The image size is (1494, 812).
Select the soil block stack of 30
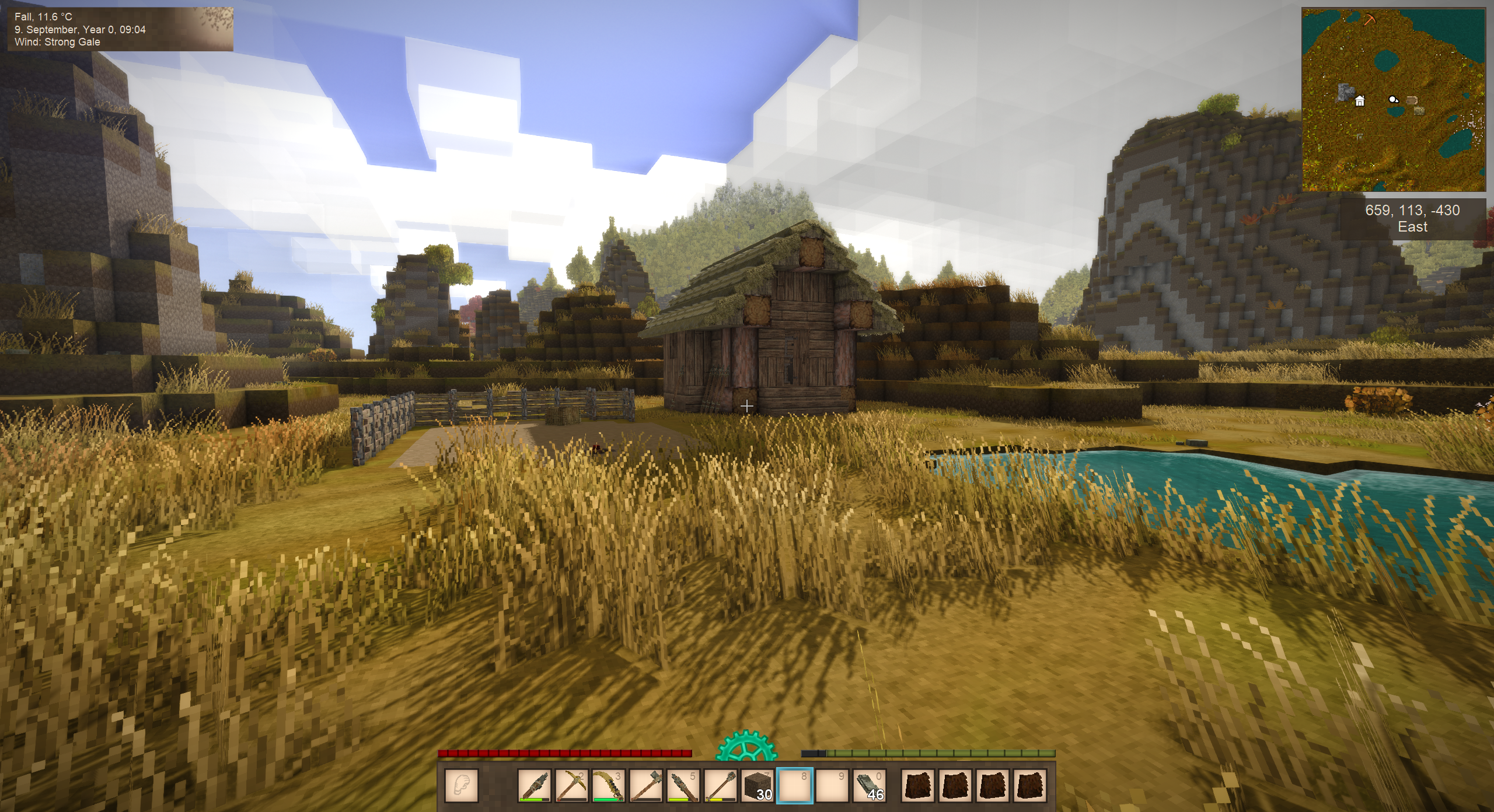[758, 785]
